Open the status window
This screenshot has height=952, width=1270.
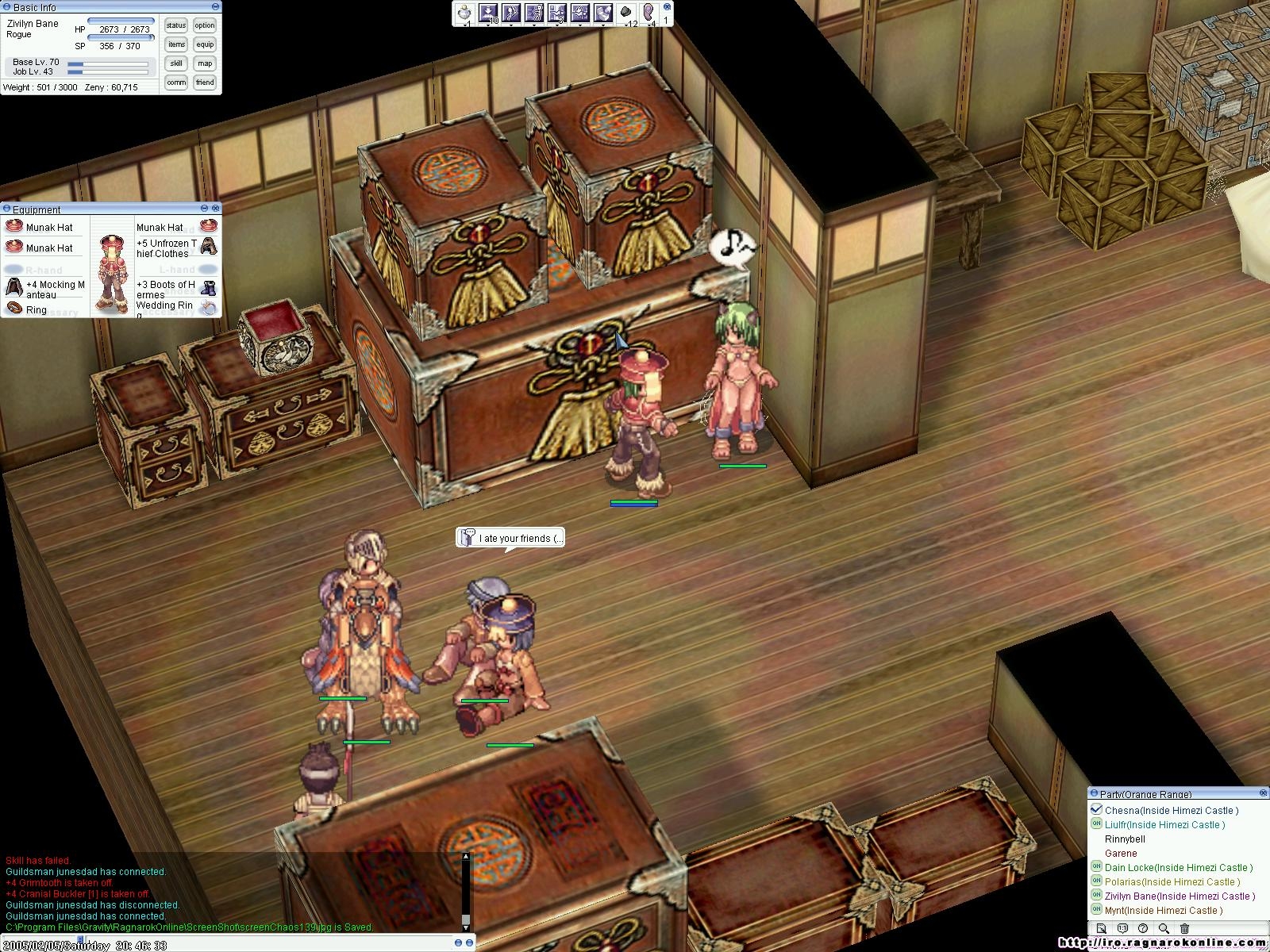176,25
